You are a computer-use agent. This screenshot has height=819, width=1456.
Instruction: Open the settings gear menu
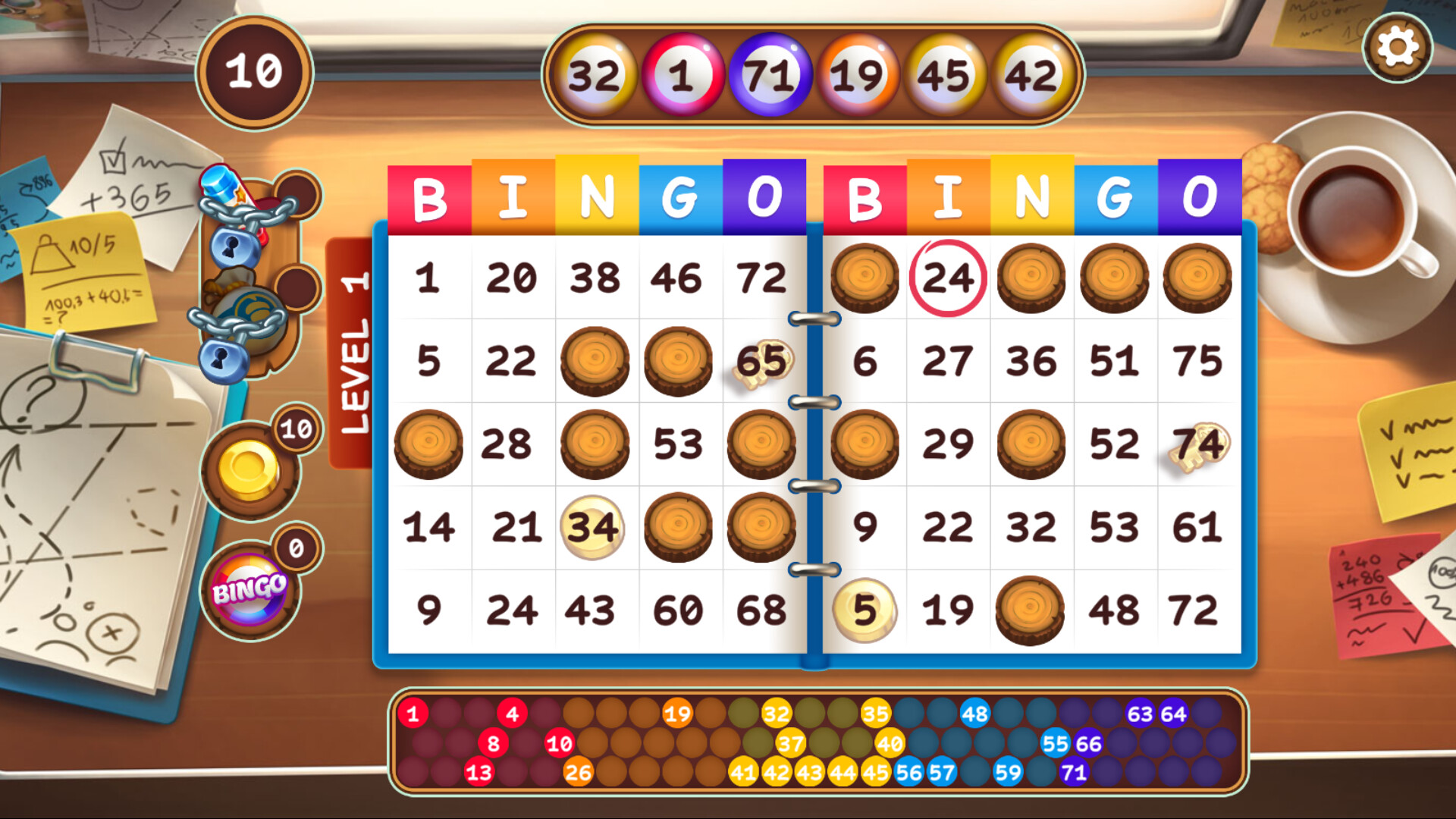(x=1399, y=47)
